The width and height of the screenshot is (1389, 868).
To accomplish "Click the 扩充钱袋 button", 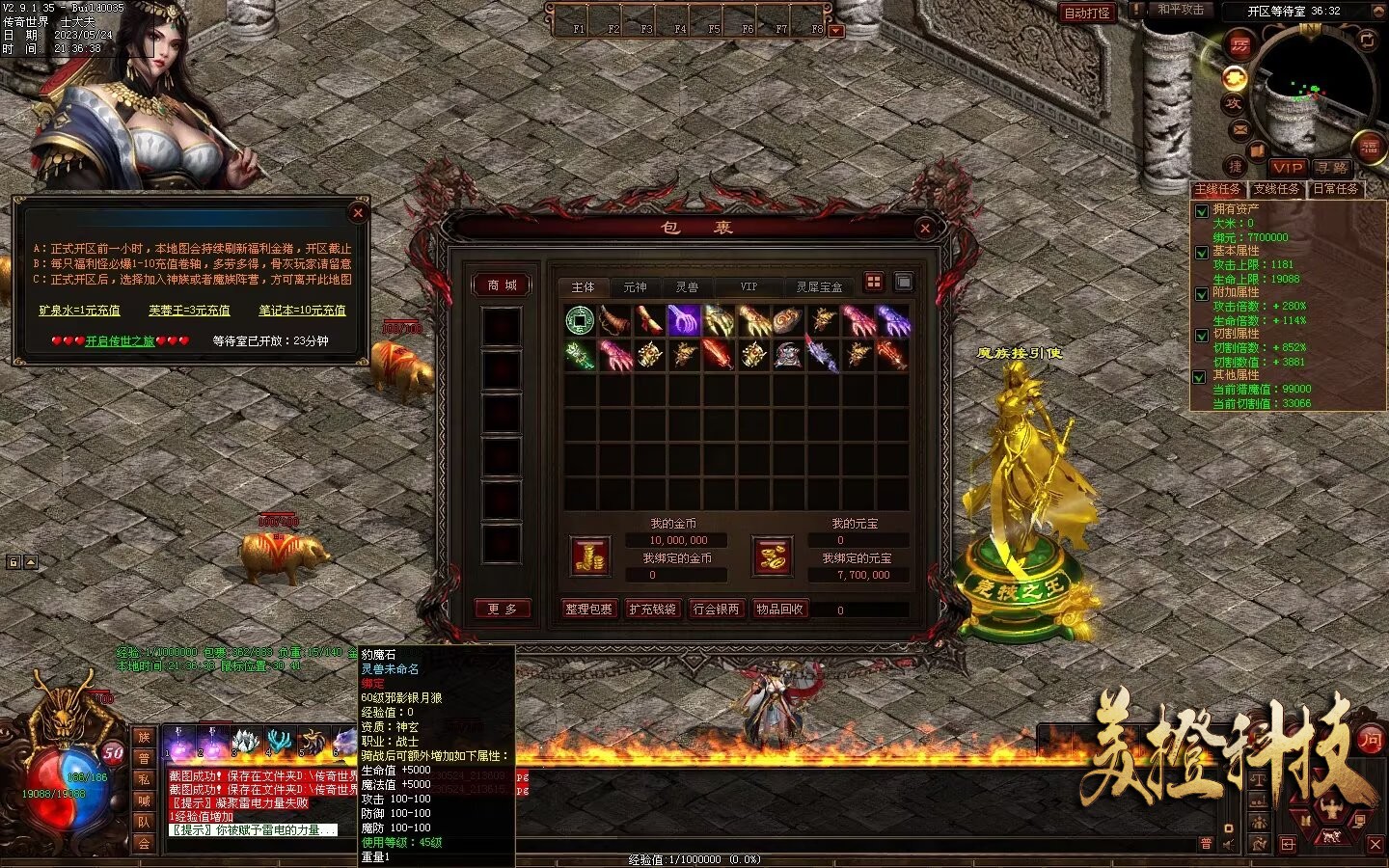I will click(652, 610).
